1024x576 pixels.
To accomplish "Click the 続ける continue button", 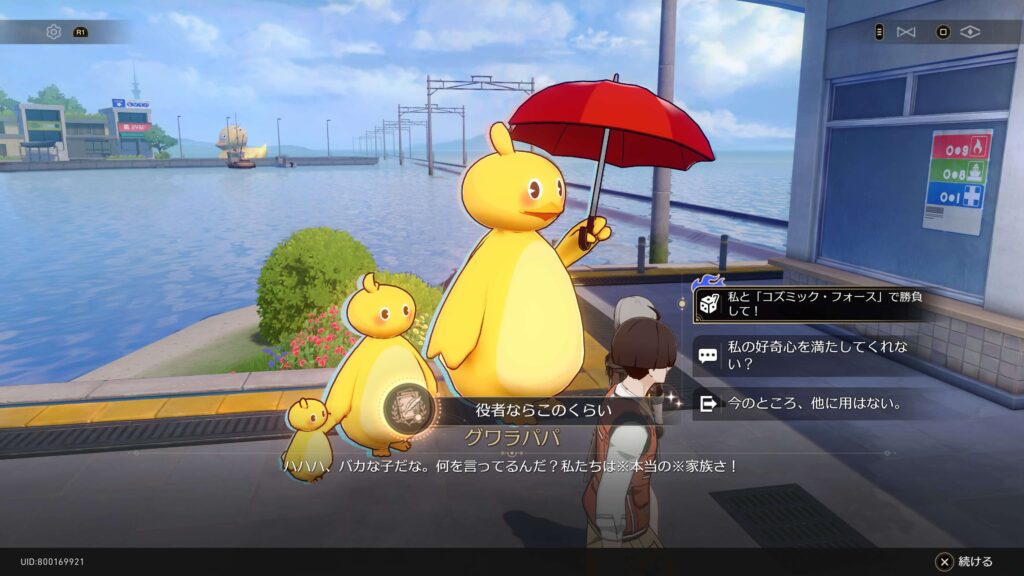I will [964, 561].
